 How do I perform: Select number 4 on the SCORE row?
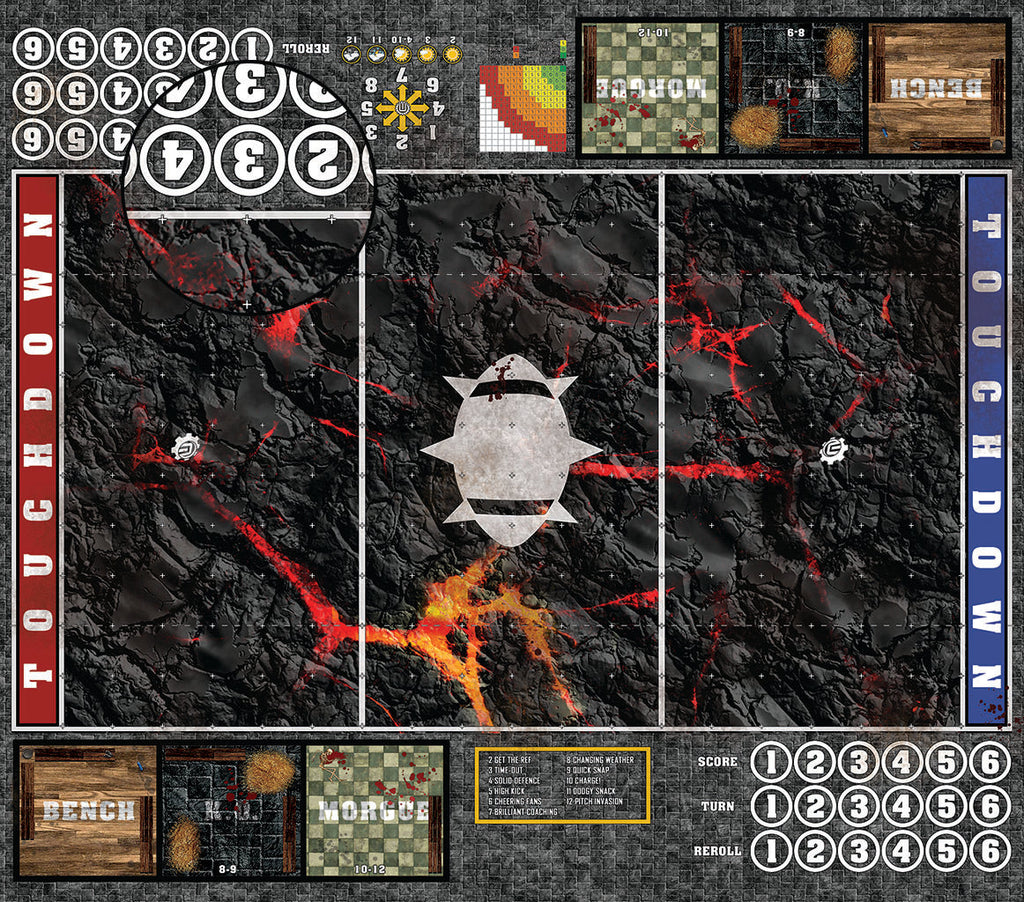click(902, 763)
